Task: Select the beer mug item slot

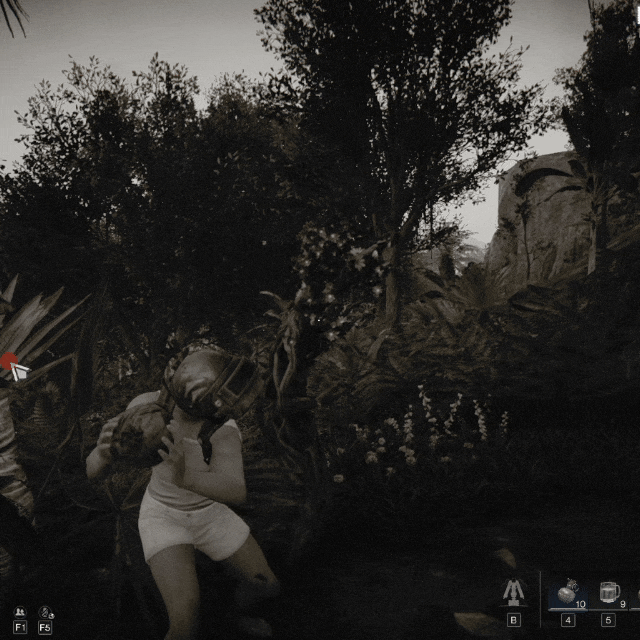Action: pos(609,593)
